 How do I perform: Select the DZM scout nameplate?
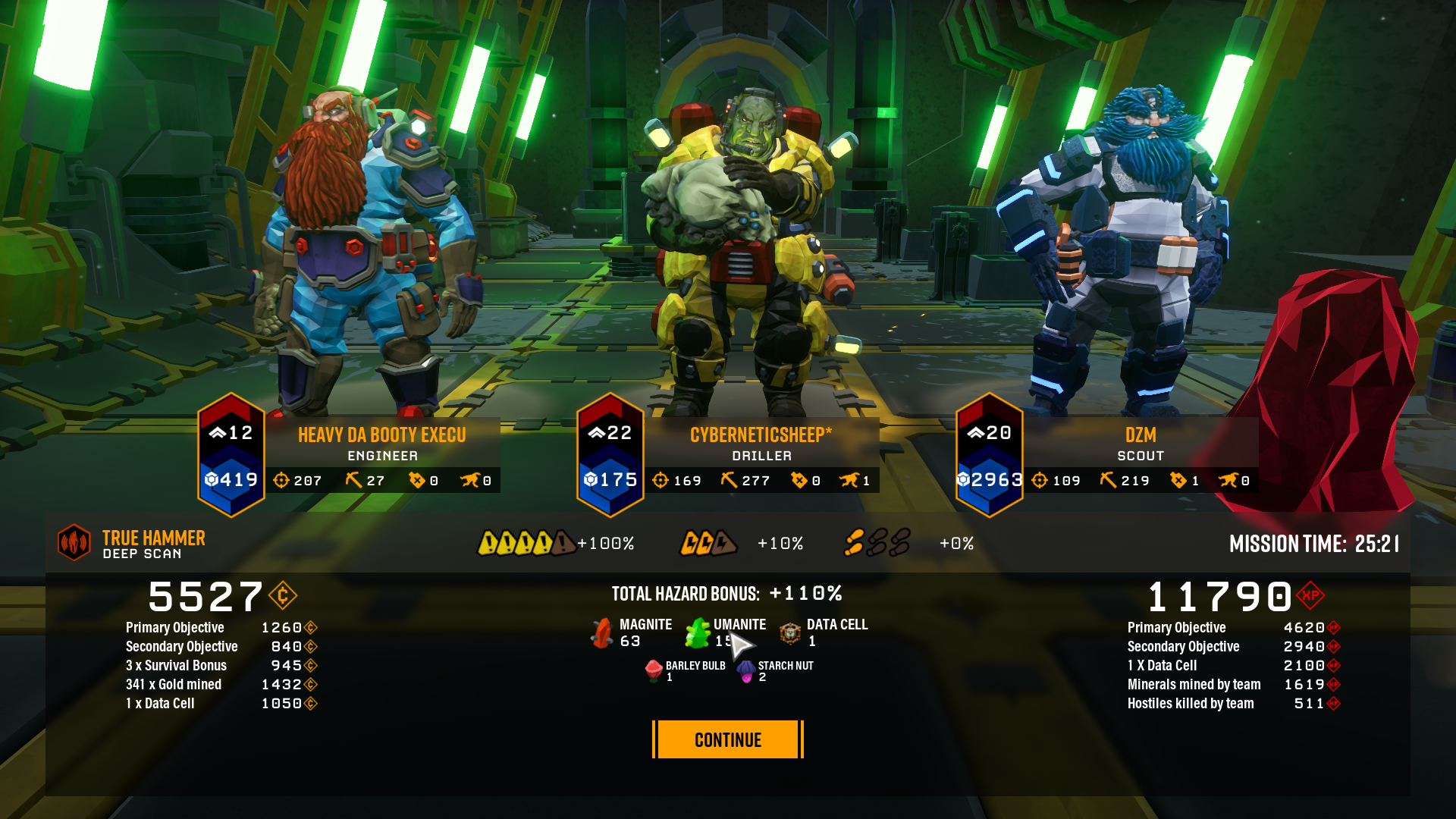(1140, 443)
